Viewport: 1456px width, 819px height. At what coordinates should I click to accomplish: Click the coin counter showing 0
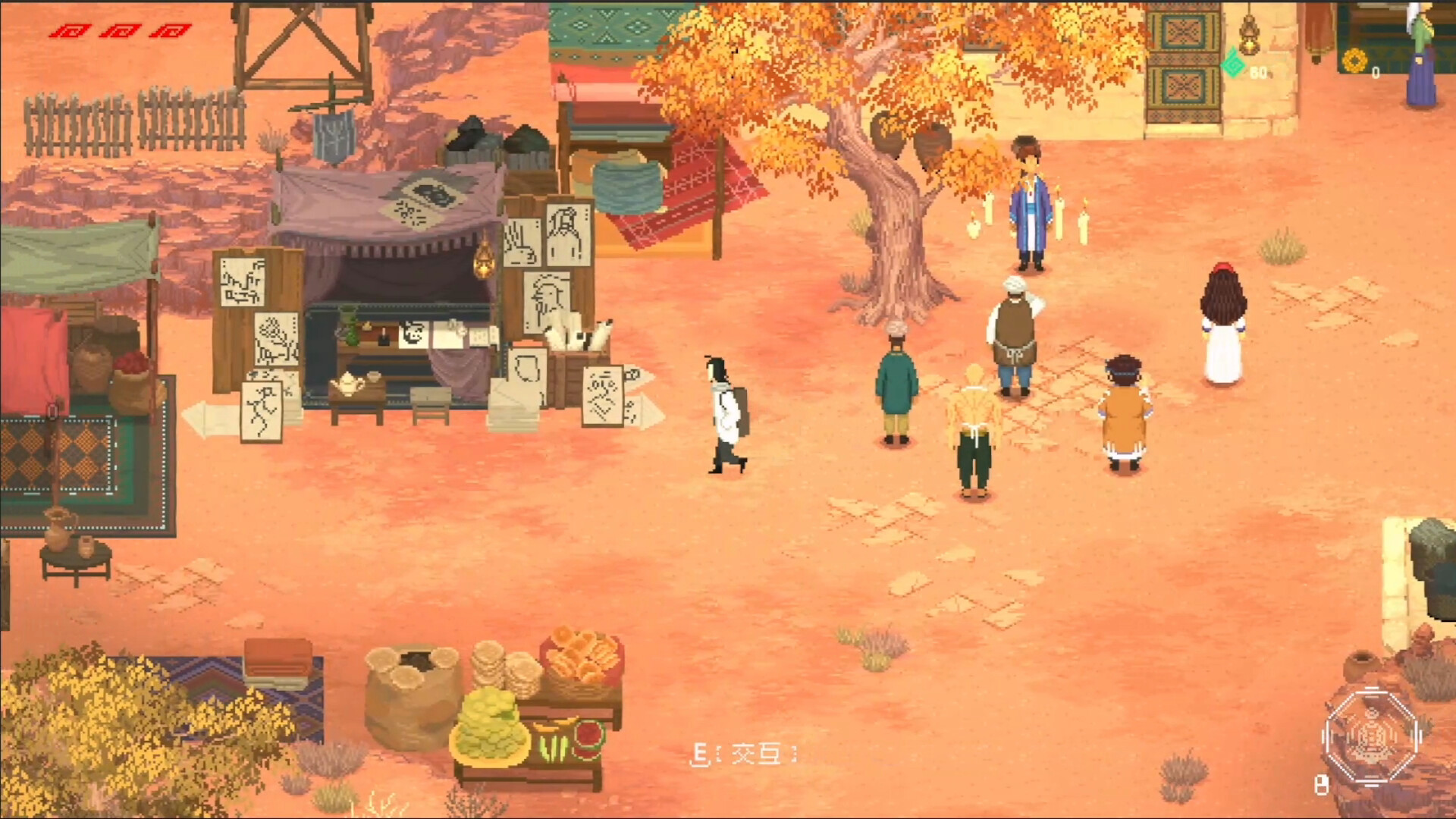[1374, 72]
